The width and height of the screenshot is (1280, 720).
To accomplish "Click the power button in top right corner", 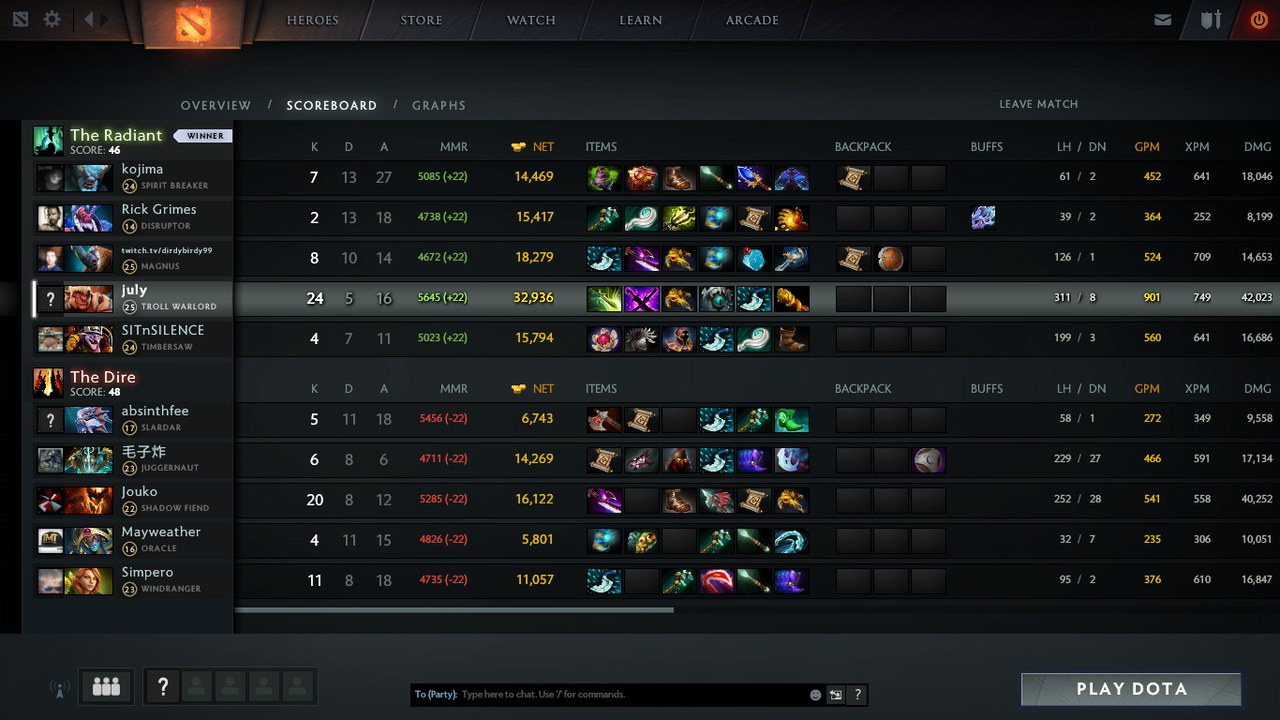I will pyautogui.click(x=1259, y=18).
